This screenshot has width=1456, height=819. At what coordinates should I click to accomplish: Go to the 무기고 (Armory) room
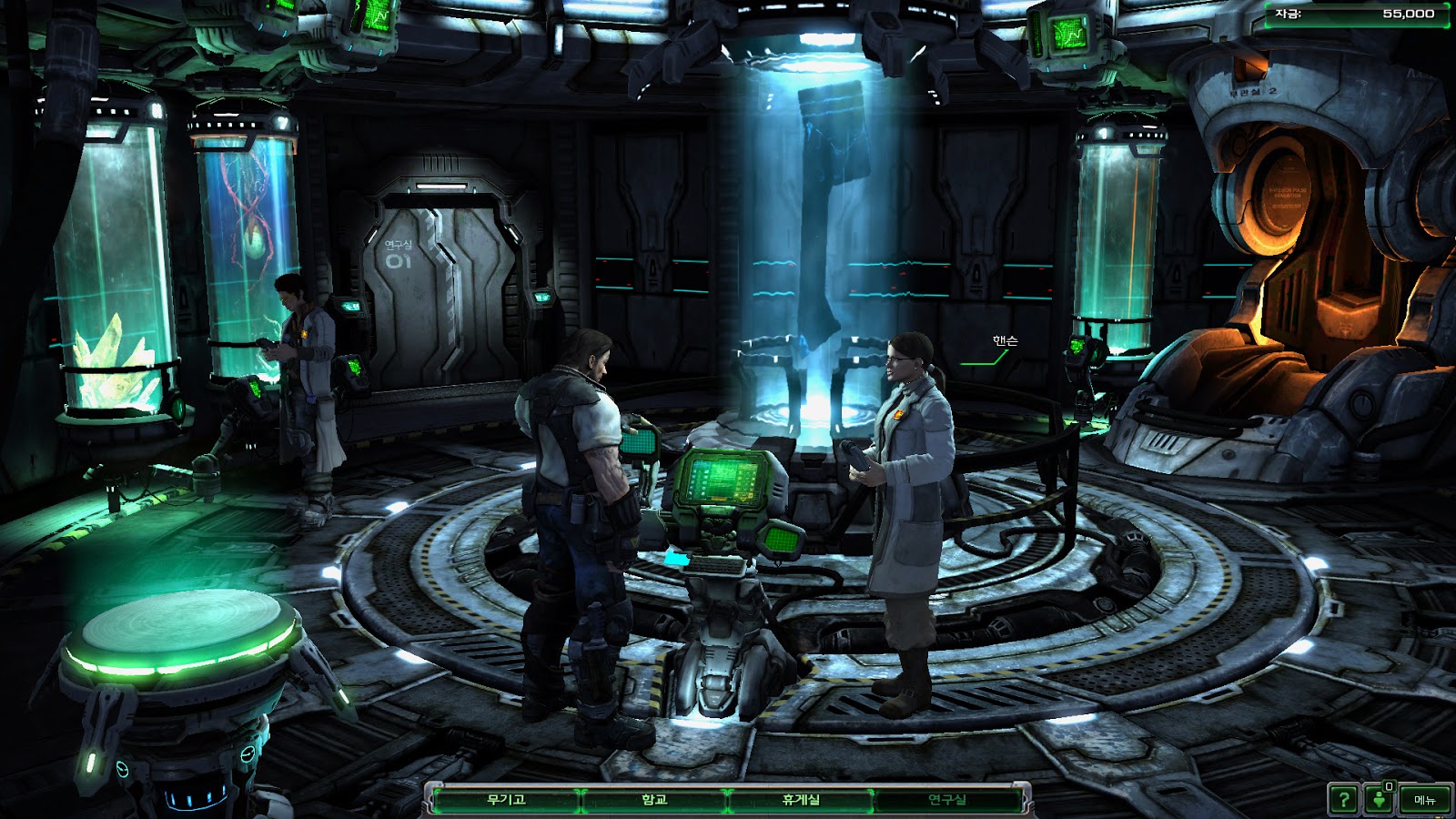point(506,800)
